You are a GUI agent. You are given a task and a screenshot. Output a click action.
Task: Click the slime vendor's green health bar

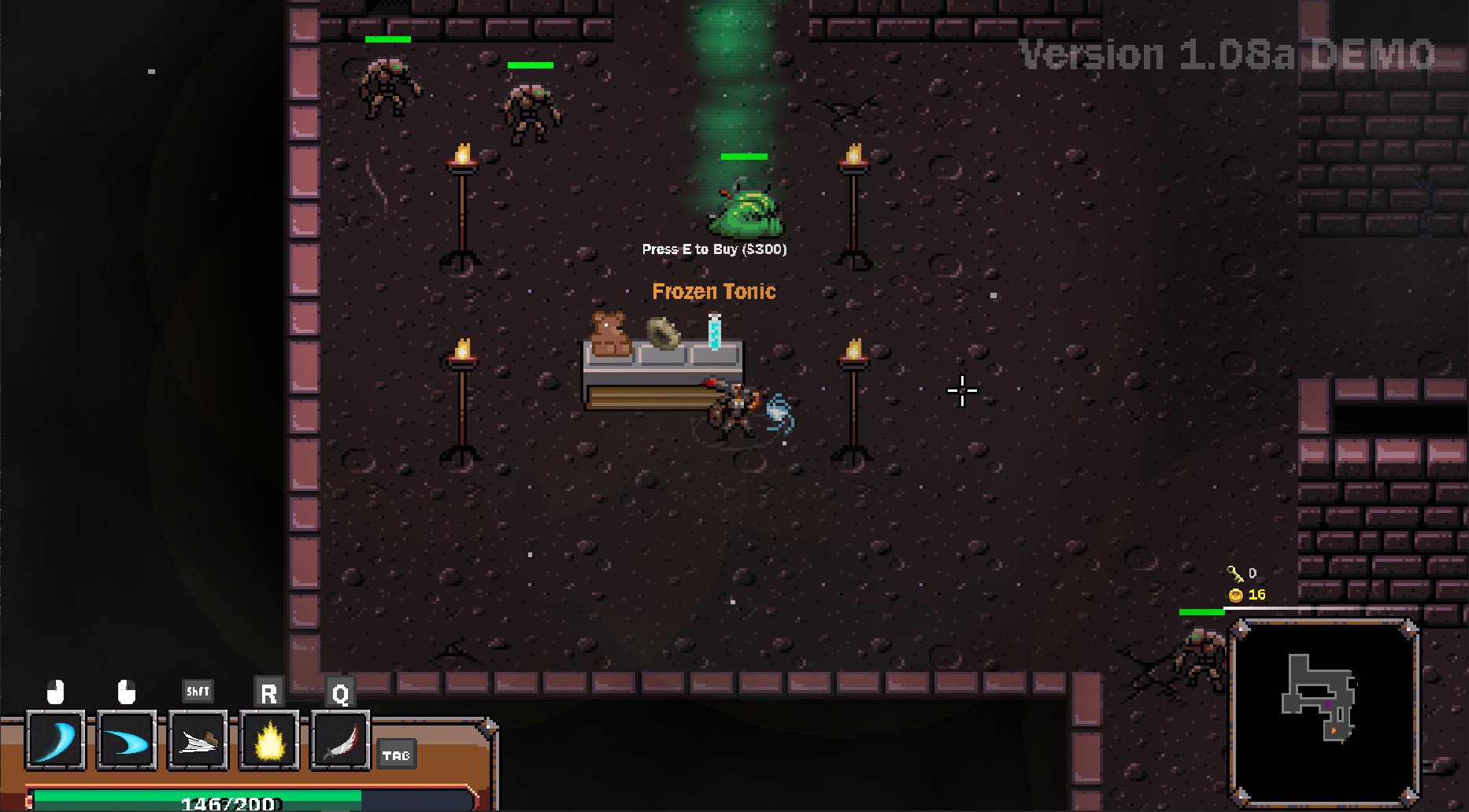point(743,156)
